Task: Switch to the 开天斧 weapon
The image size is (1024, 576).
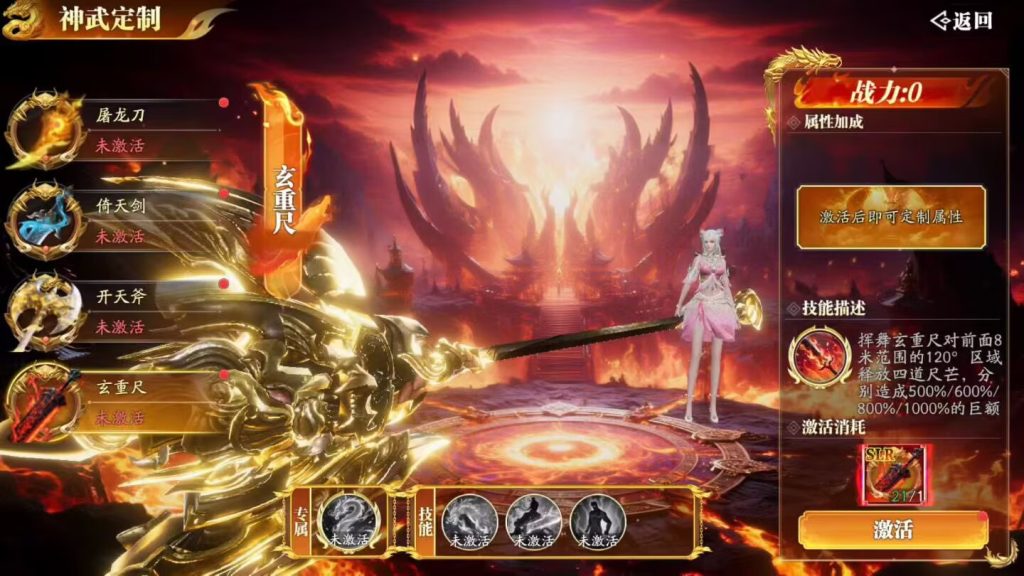Action: pos(120,312)
